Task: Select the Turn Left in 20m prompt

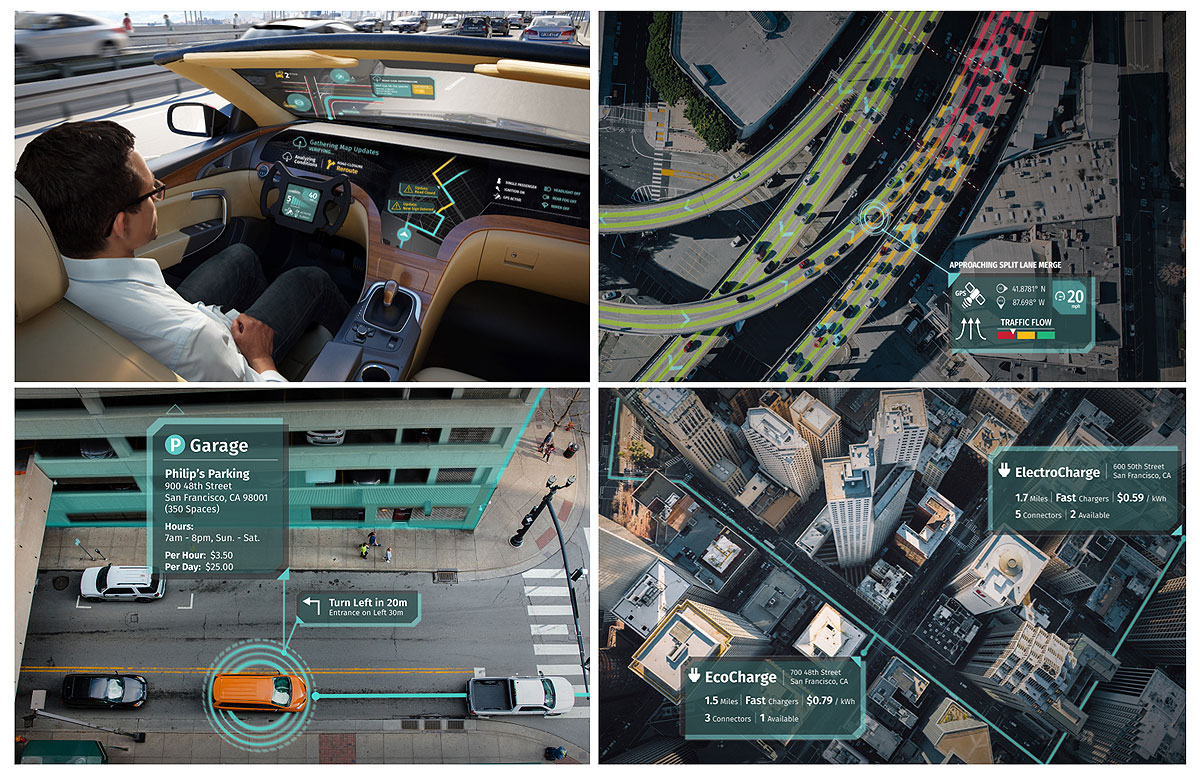Action: click(358, 607)
